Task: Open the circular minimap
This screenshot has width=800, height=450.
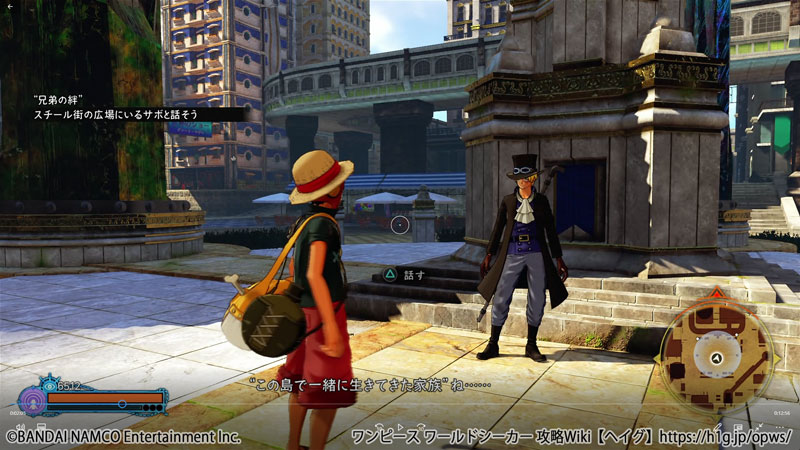Action: click(x=716, y=357)
